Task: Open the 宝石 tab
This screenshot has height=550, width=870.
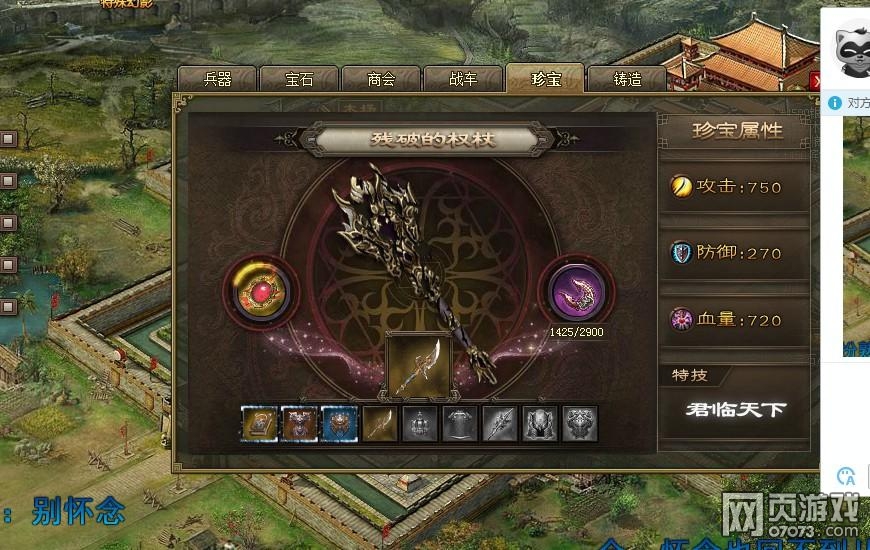Action: pyautogui.click(x=299, y=80)
